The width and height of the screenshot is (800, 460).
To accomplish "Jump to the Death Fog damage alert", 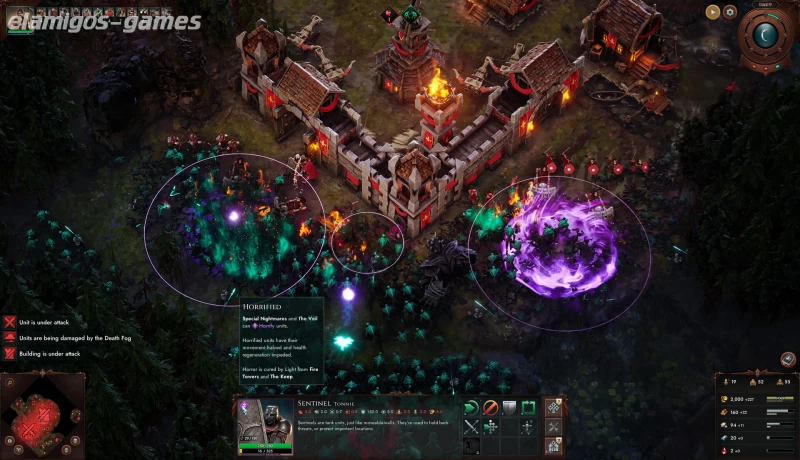I will [10, 338].
